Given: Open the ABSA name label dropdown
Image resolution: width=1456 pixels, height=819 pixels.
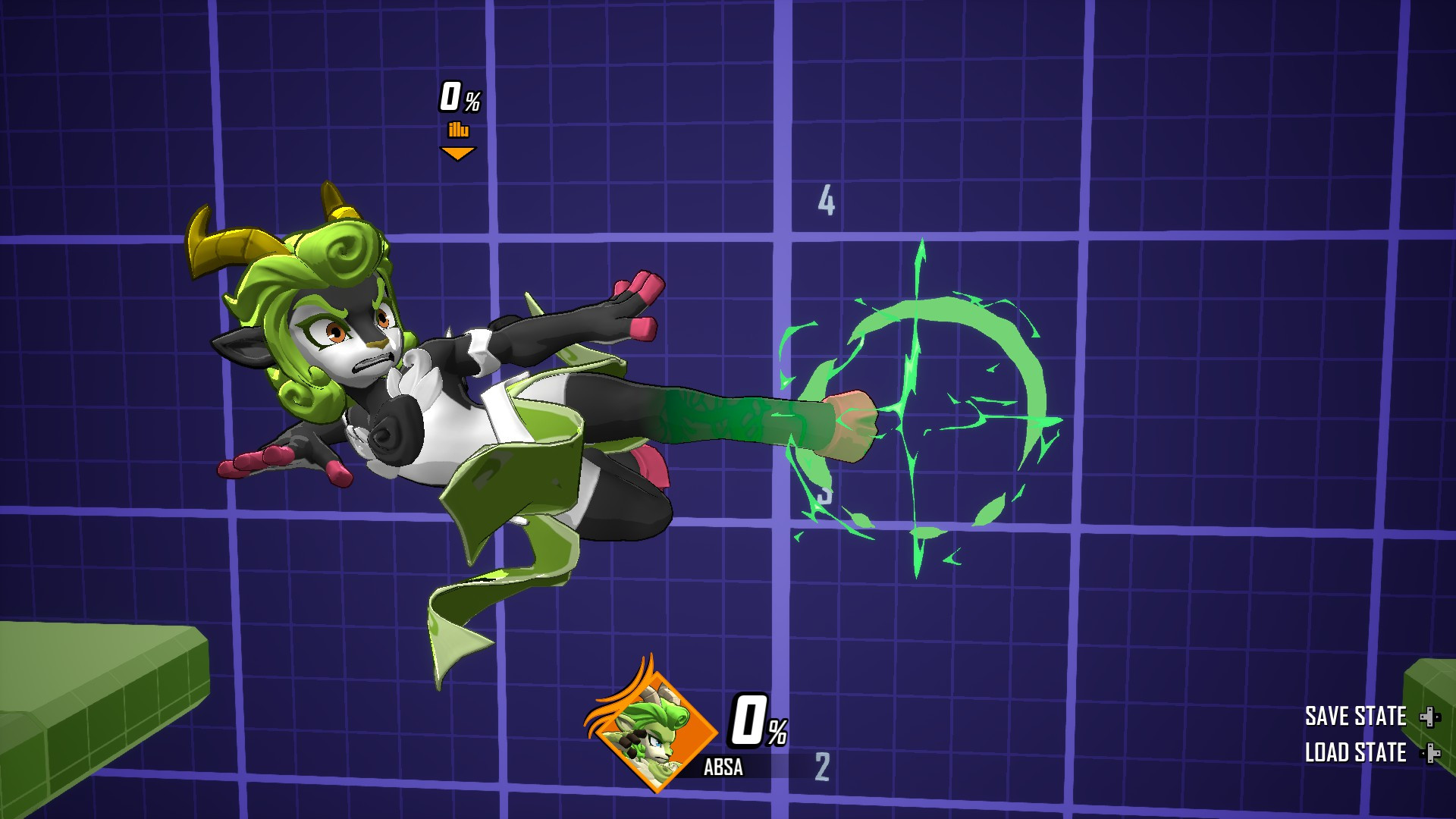Looking at the screenshot, I should point(725,767).
